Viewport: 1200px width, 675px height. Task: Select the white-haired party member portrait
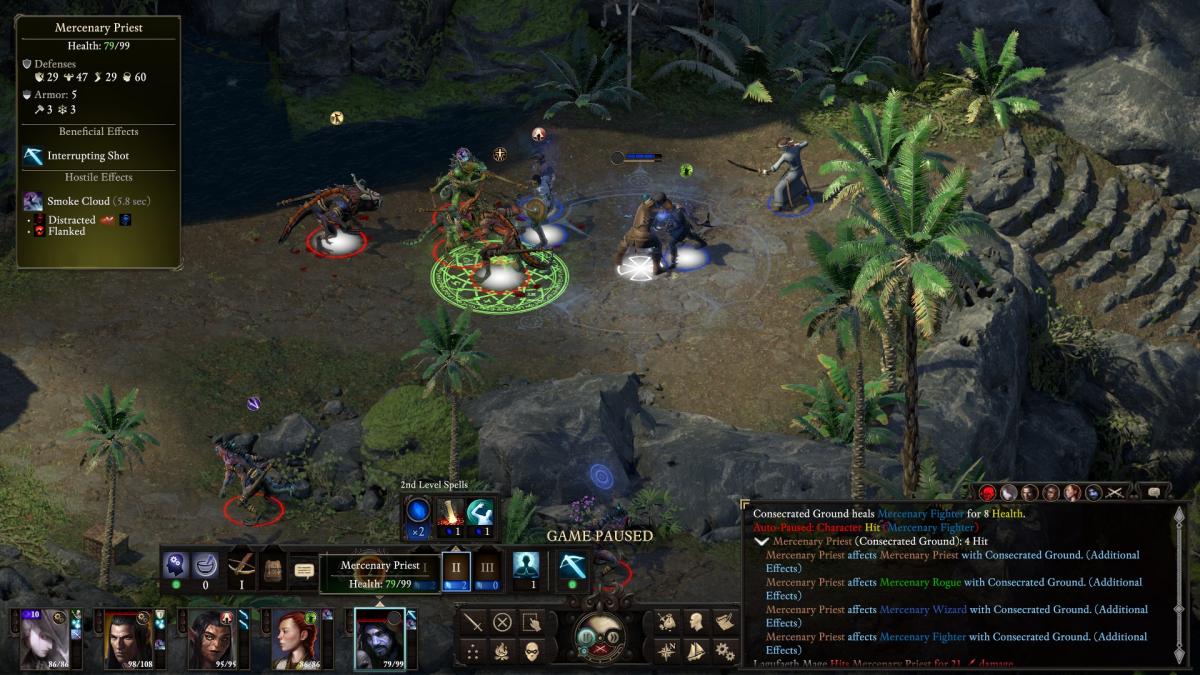[x=47, y=638]
